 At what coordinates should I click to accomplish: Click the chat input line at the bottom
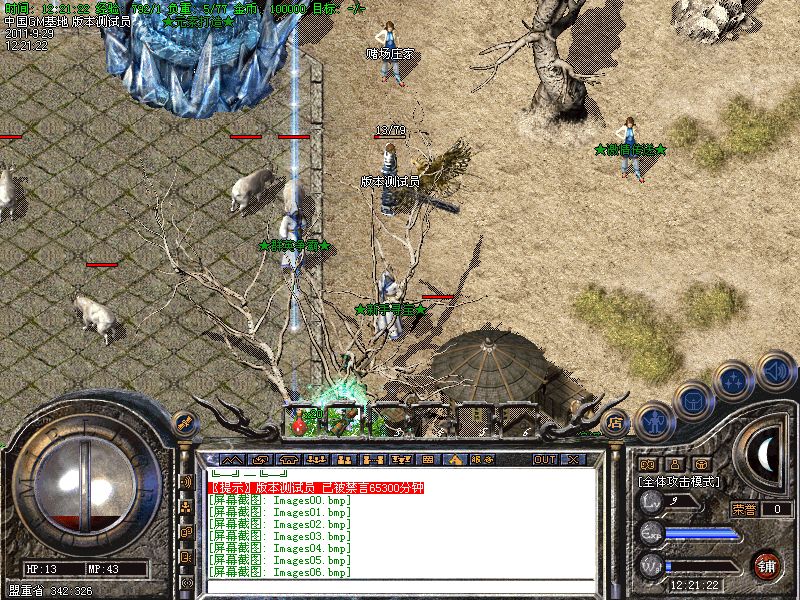[400, 588]
